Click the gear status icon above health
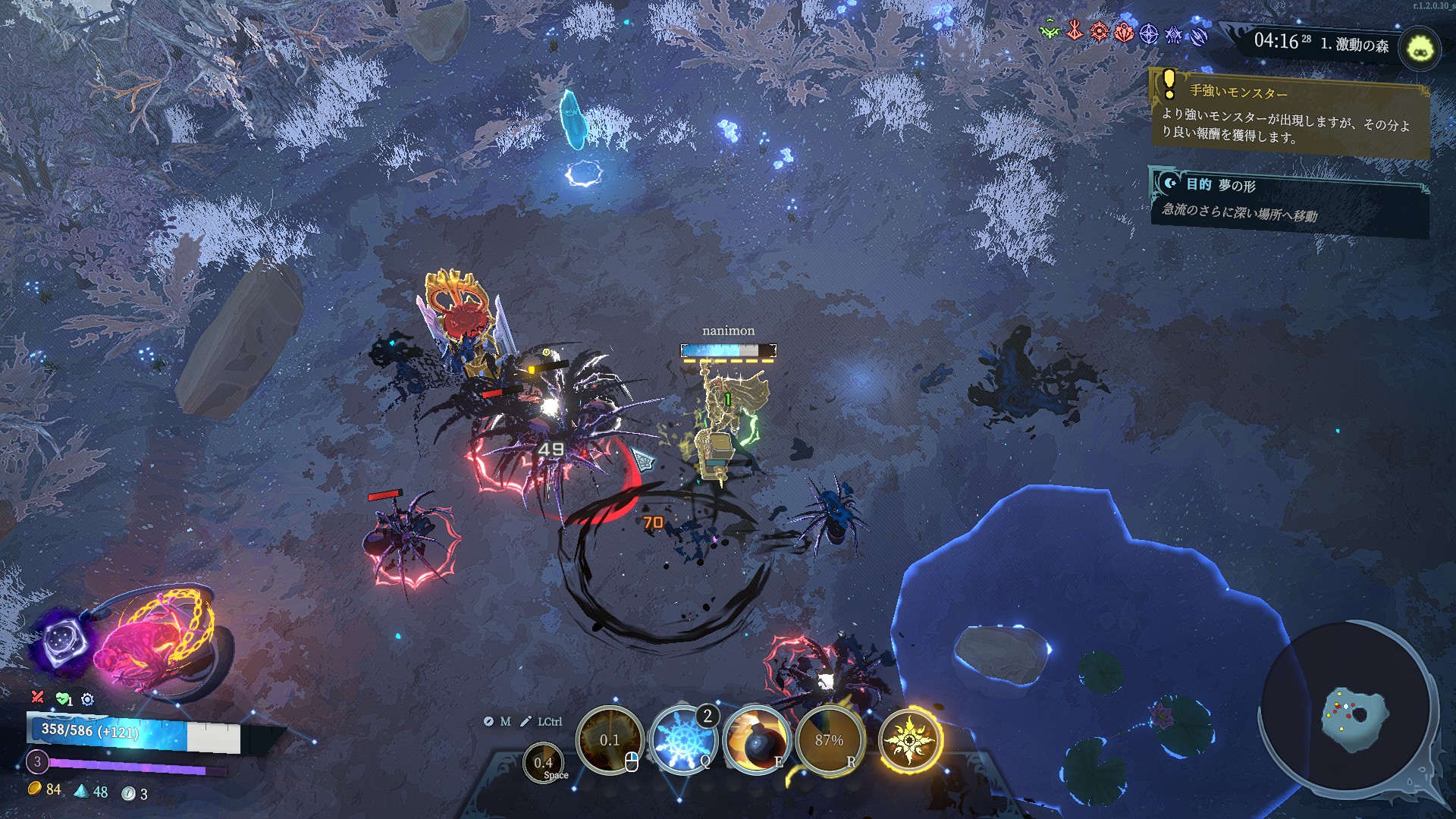The image size is (1456, 819). (87, 699)
